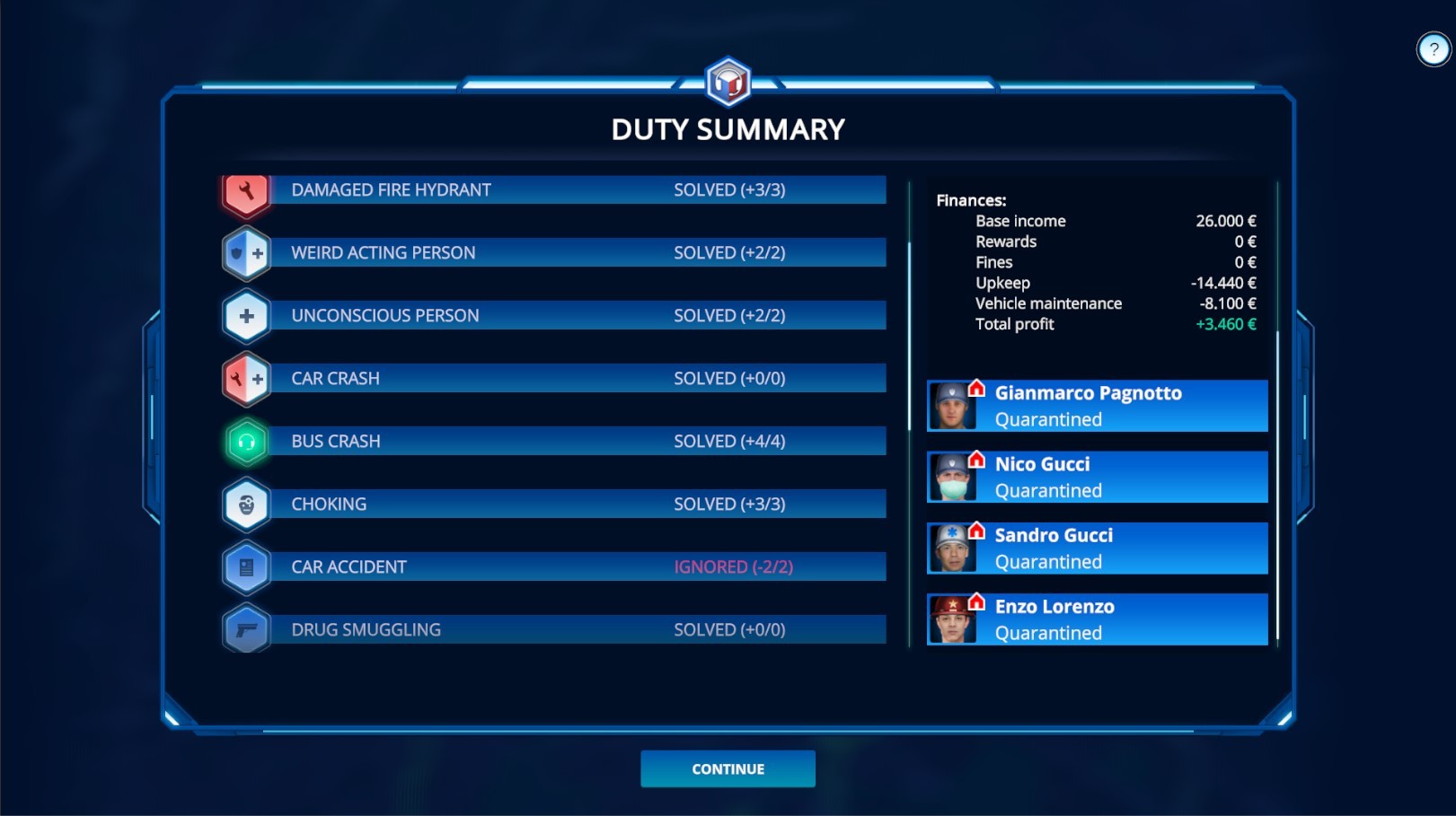Click the Duty Summary shield emblem at top

728,80
